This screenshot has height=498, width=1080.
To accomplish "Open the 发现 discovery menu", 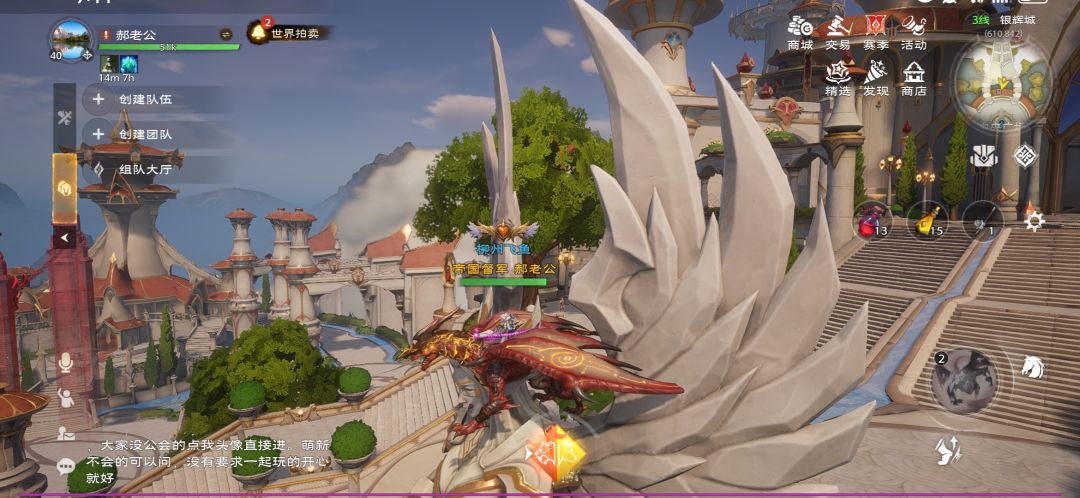I will click(x=876, y=77).
